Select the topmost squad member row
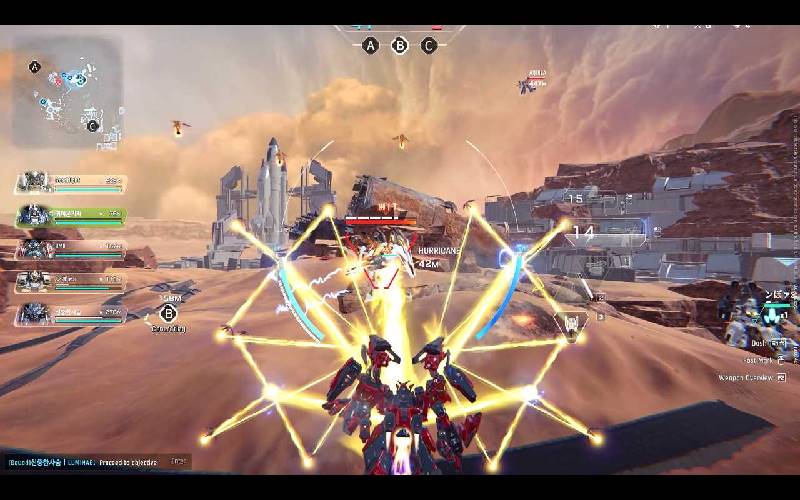 pyautogui.click(x=70, y=182)
